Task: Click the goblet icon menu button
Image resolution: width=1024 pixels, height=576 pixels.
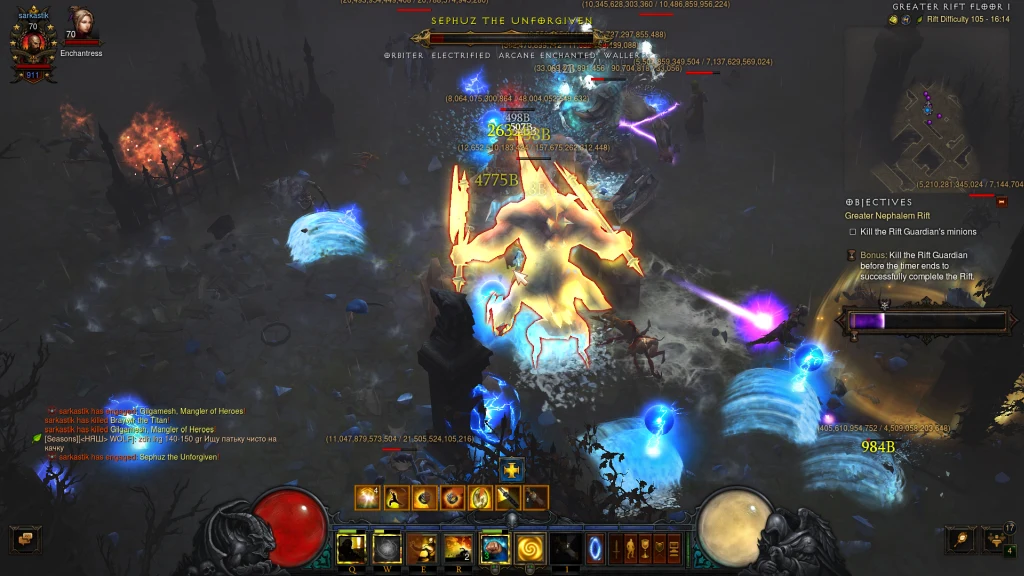Action: pyautogui.click(x=645, y=548)
